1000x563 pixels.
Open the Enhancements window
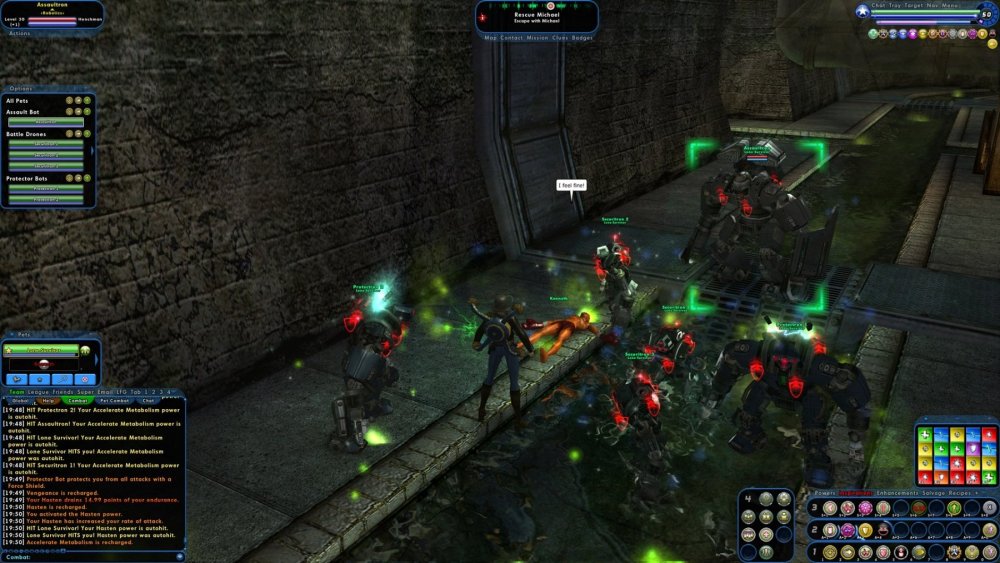(899, 494)
